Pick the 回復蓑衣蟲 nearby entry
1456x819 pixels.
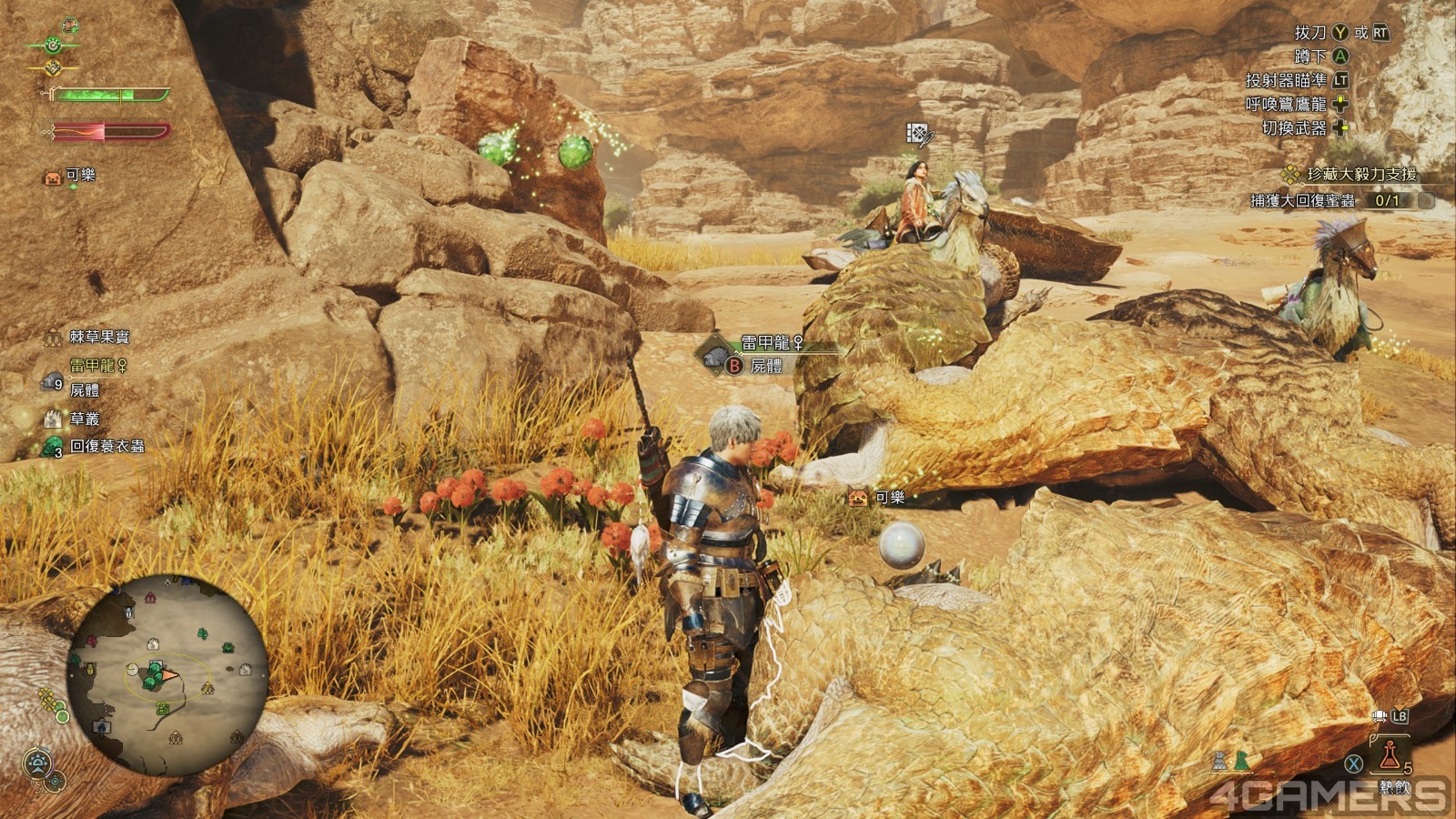click(106, 446)
